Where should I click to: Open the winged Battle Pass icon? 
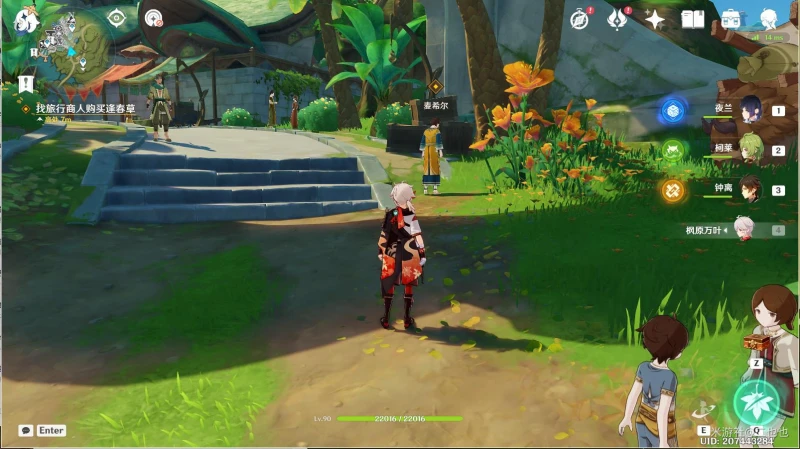[617, 19]
